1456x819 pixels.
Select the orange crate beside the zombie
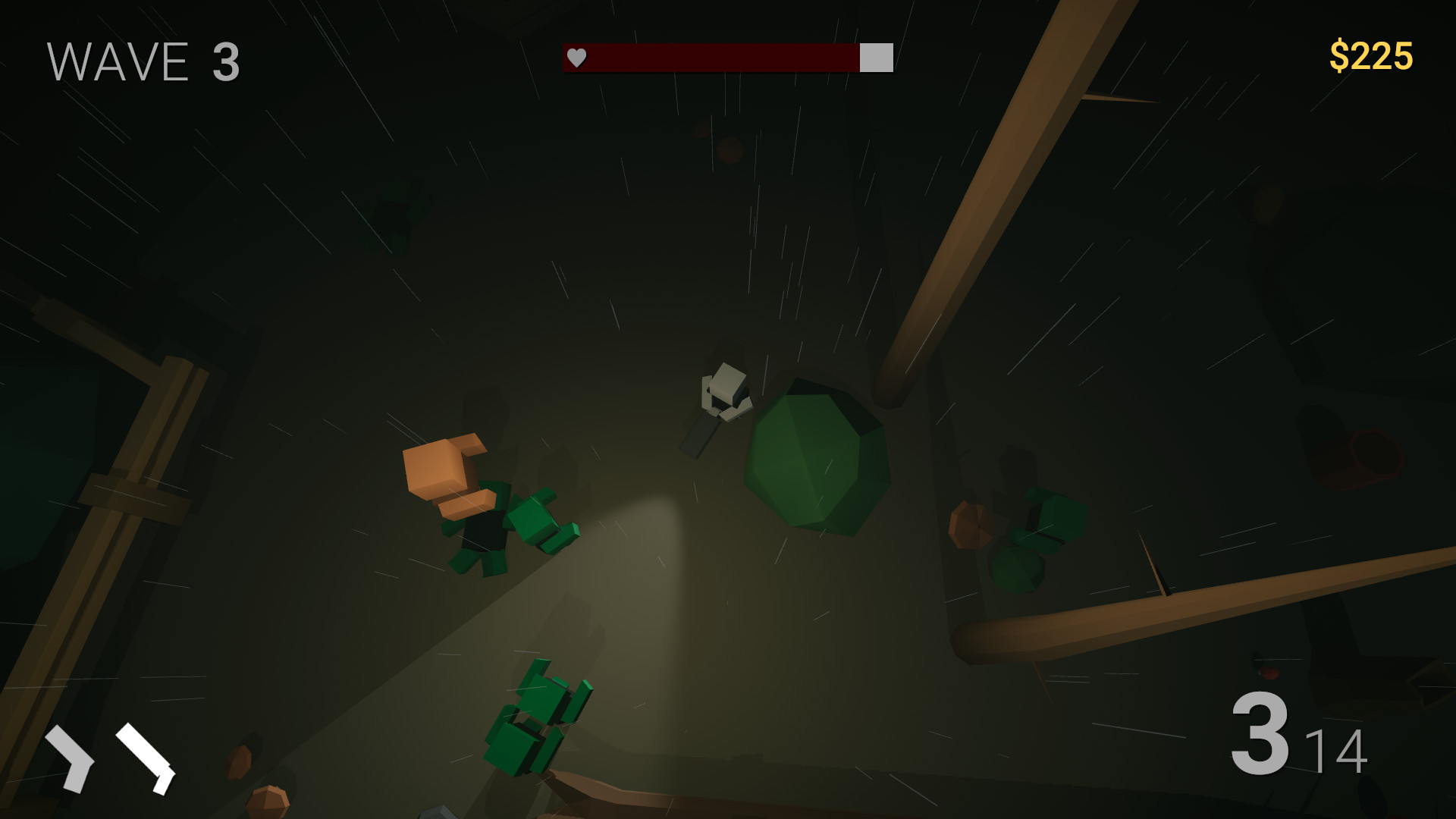point(440,466)
